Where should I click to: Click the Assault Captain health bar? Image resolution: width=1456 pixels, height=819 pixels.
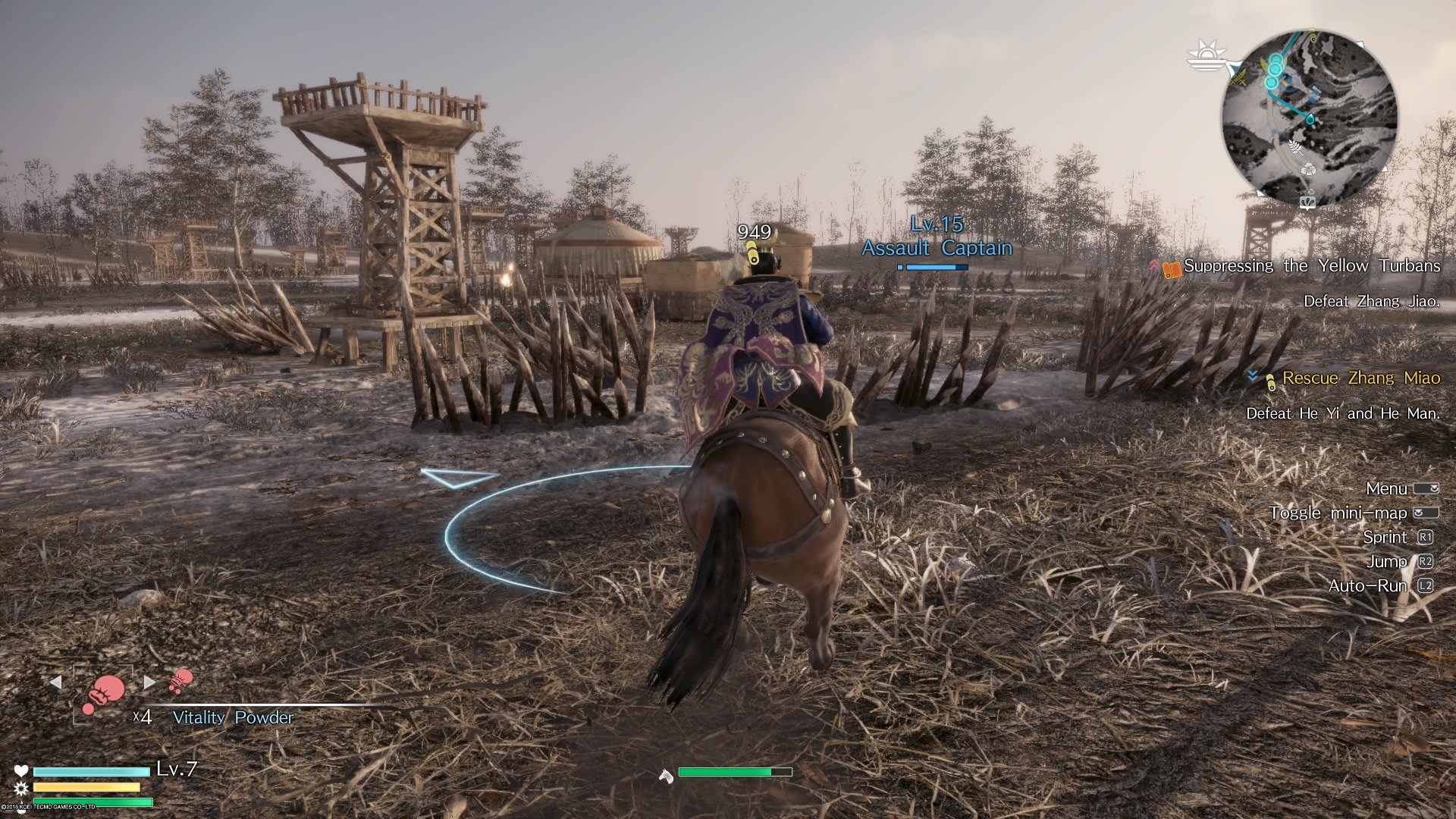(x=935, y=268)
